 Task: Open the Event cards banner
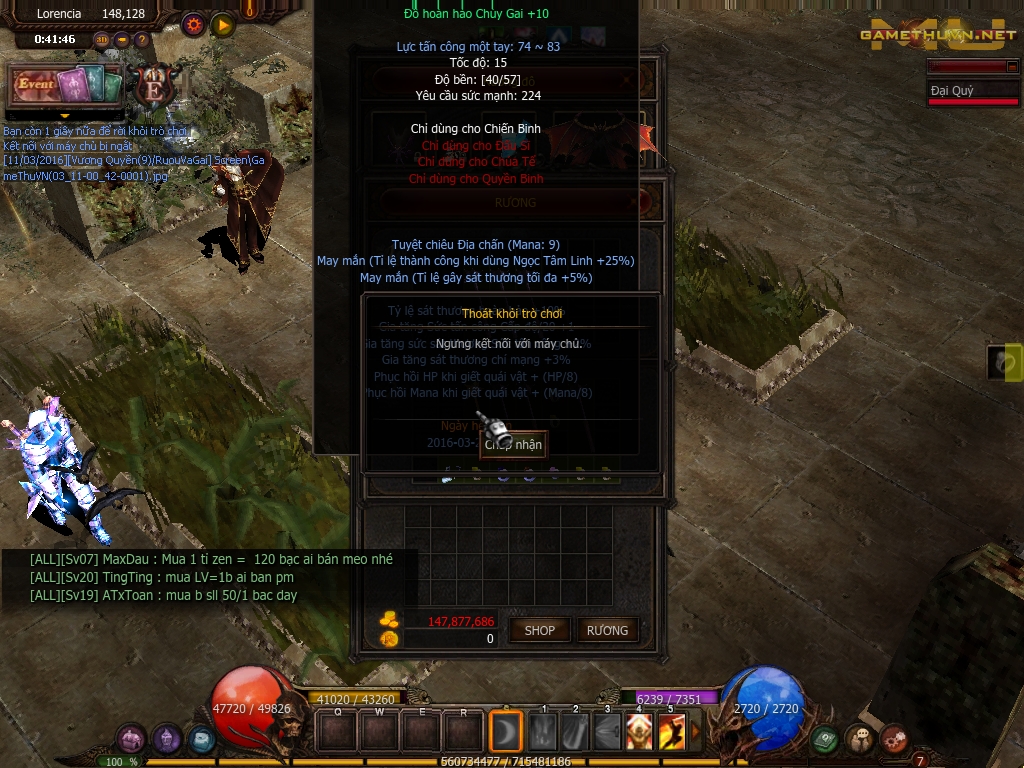66,86
